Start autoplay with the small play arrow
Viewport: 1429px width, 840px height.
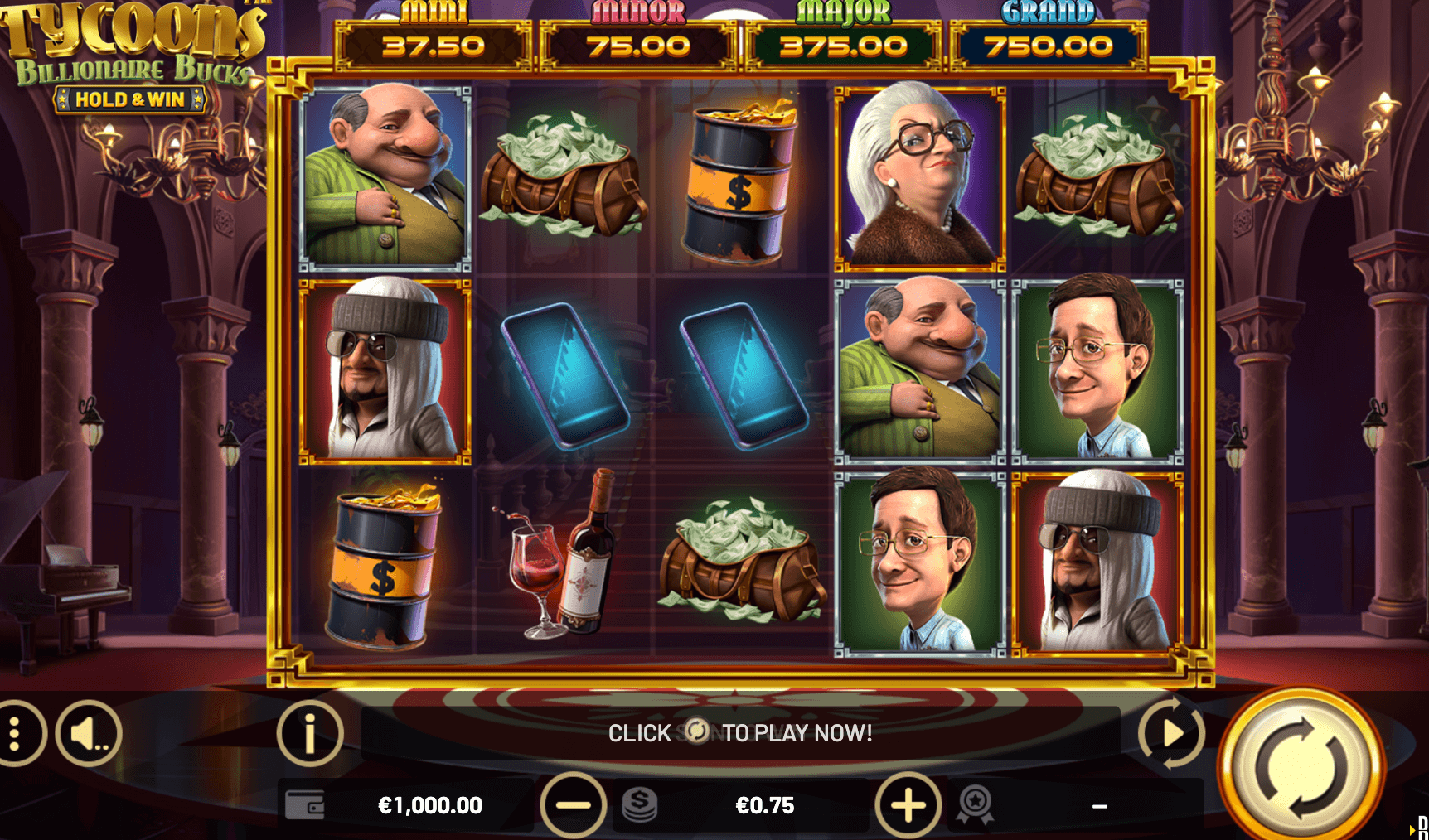[1170, 733]
